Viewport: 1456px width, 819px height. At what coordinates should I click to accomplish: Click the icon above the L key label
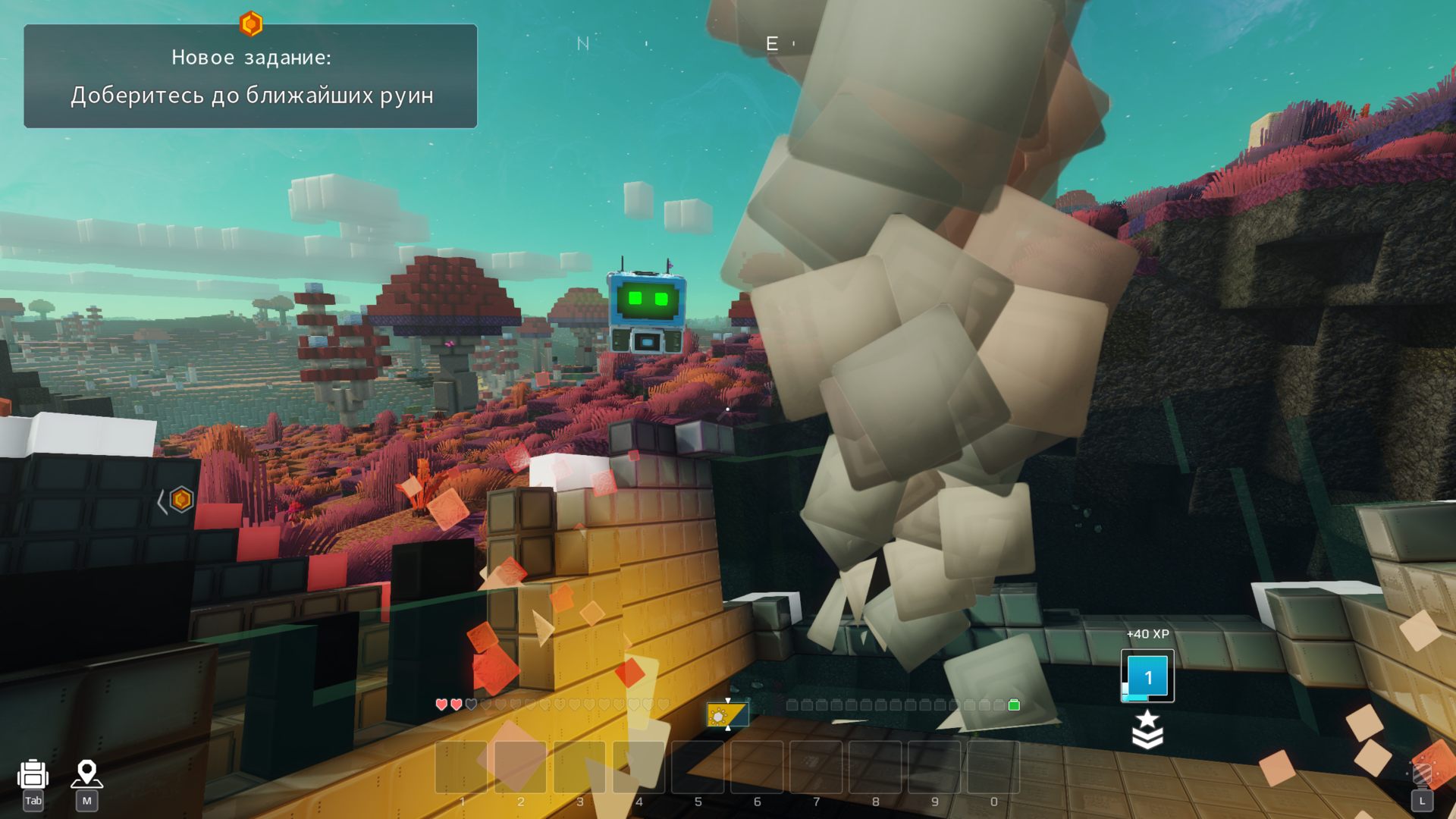[1422, 774]
